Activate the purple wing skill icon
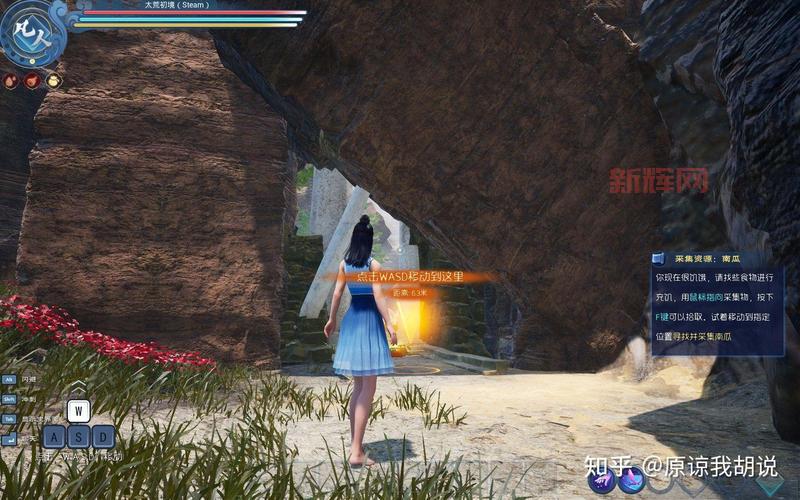The width and height of the screenshot is (800, 500). point(631,480)
